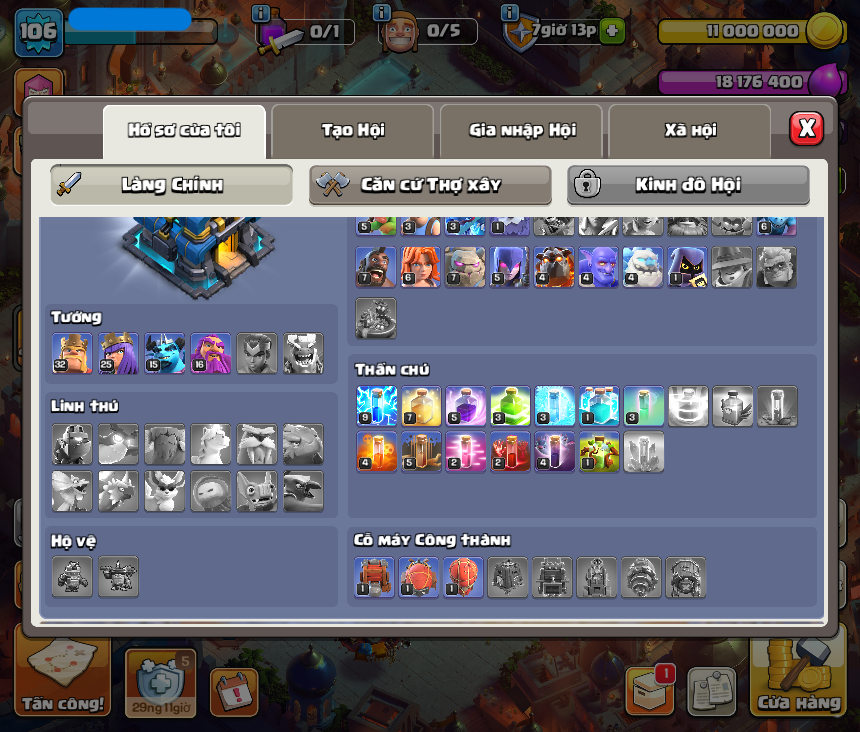Switch to Căn cứ Thợ xây view
This screenshot has width=860, height=732.
tap(430, 185)
